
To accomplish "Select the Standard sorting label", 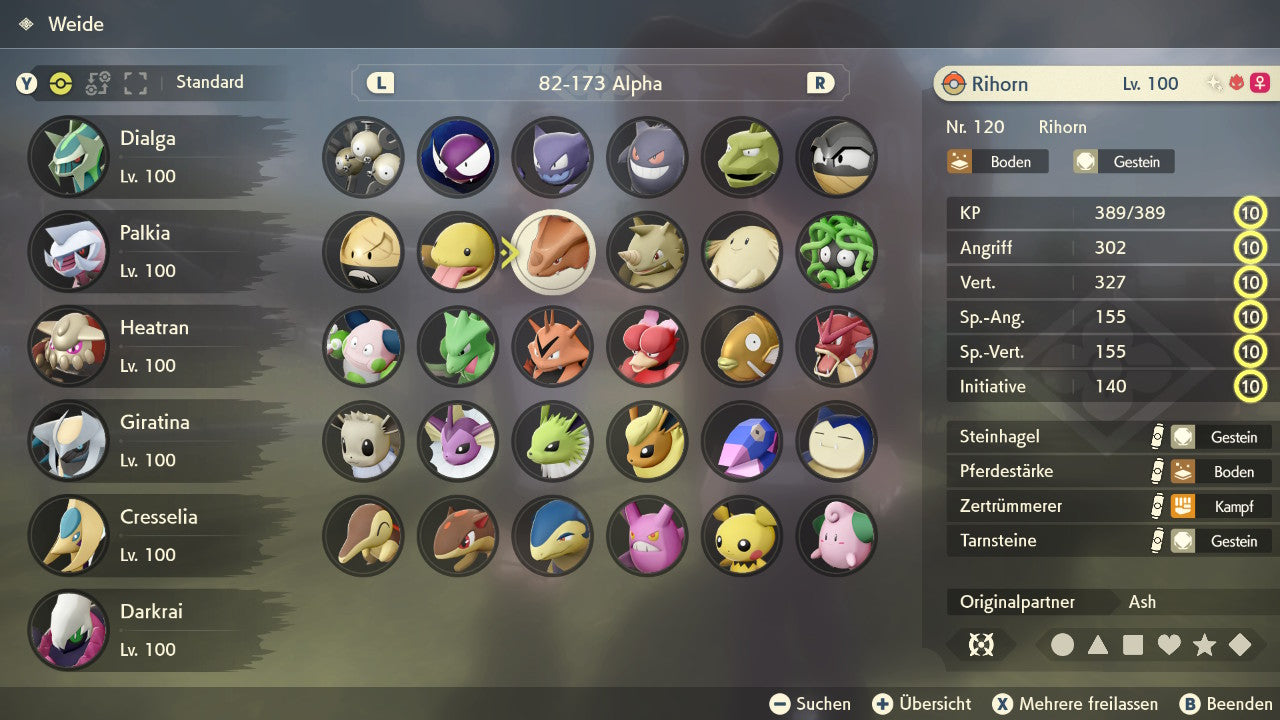I will (209, 83).
